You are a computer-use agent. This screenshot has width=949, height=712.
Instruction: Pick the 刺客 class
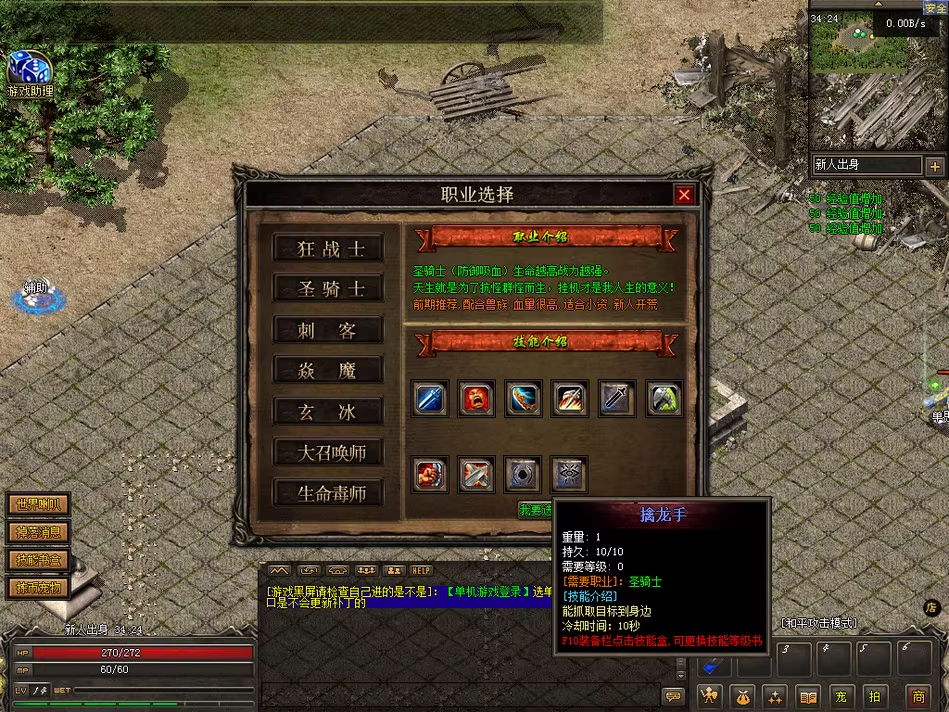click(328, 330)
